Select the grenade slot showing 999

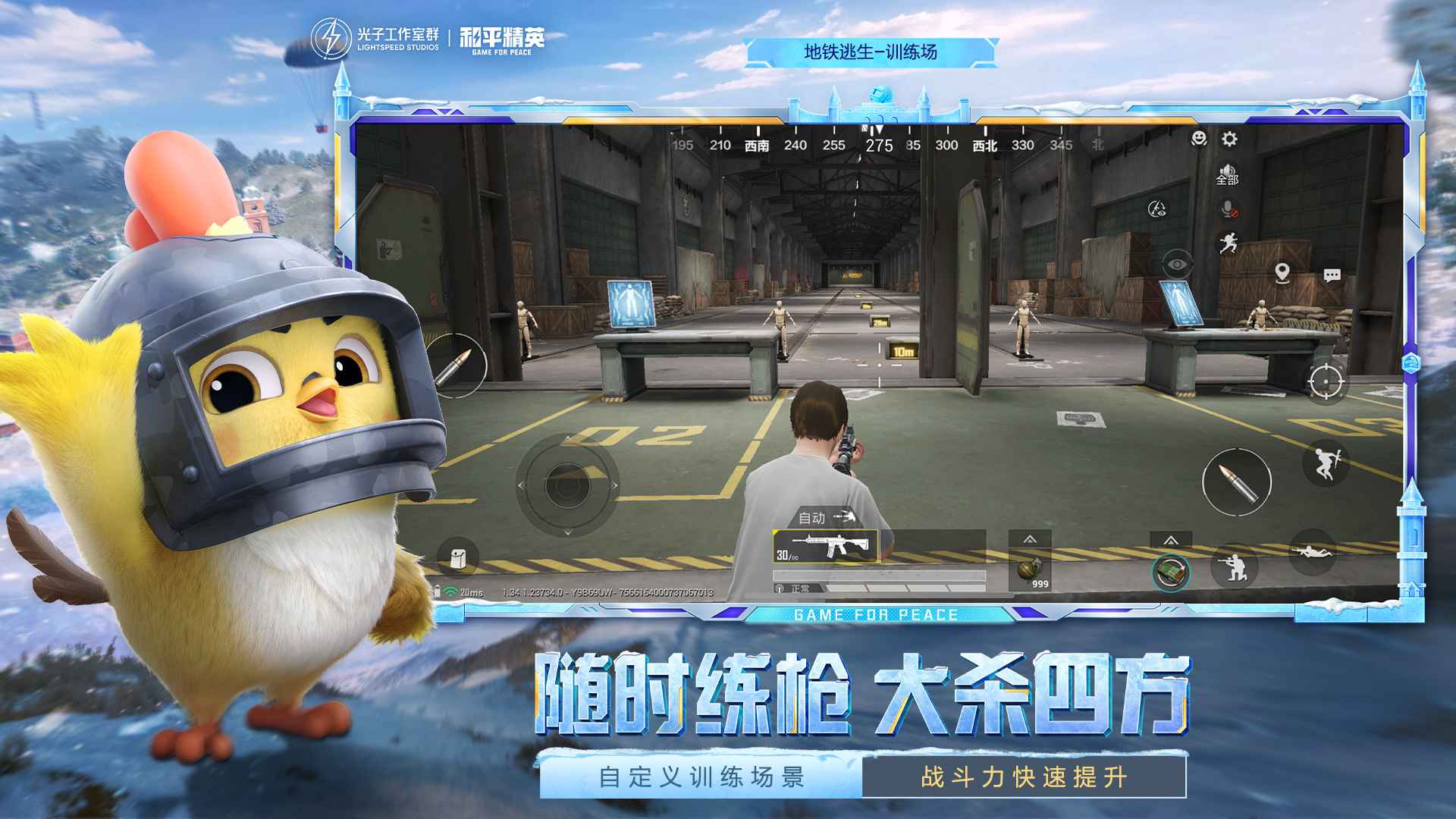(x=1031, y=570)
